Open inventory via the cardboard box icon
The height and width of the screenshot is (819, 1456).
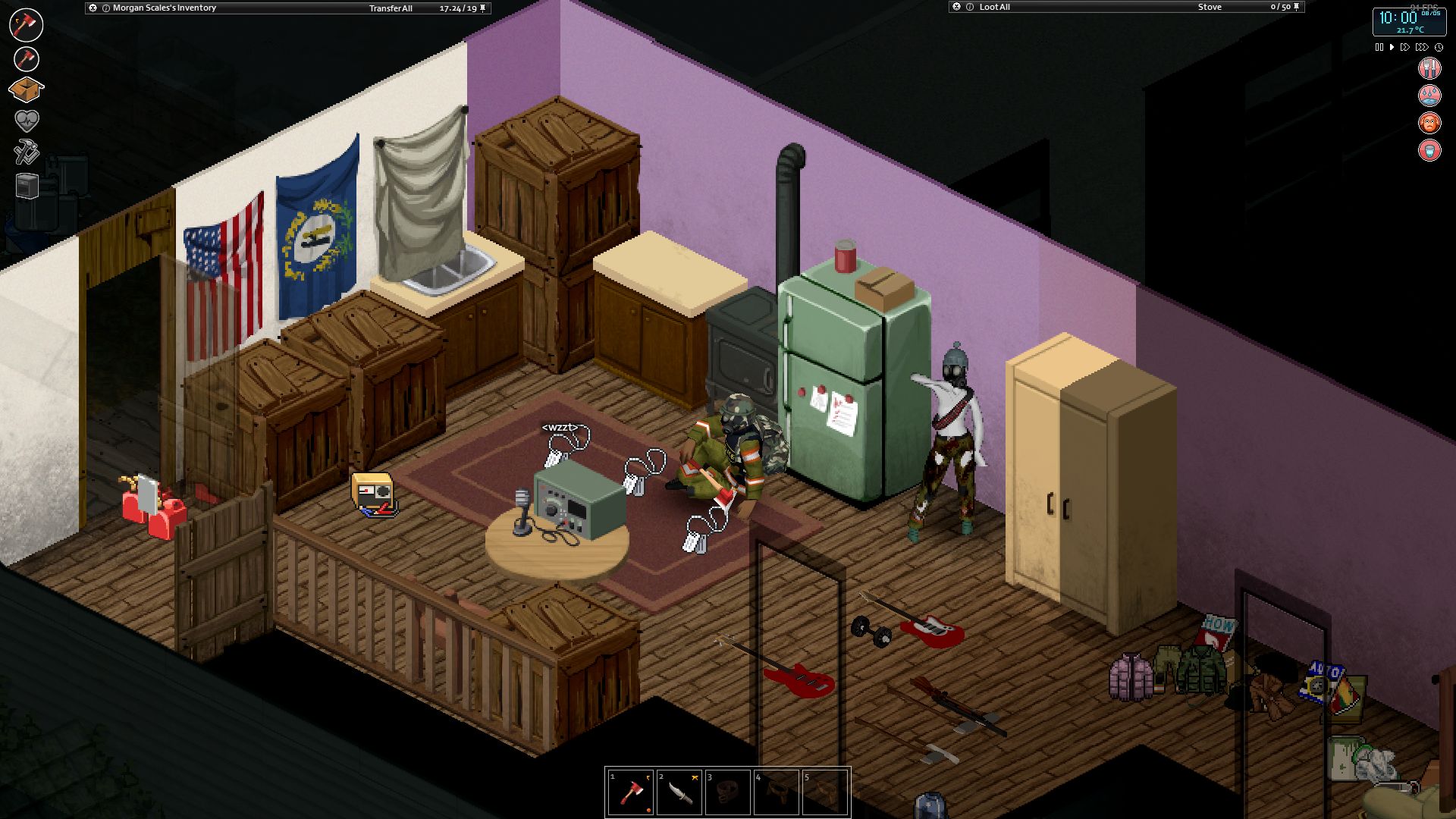click(26, 89)
